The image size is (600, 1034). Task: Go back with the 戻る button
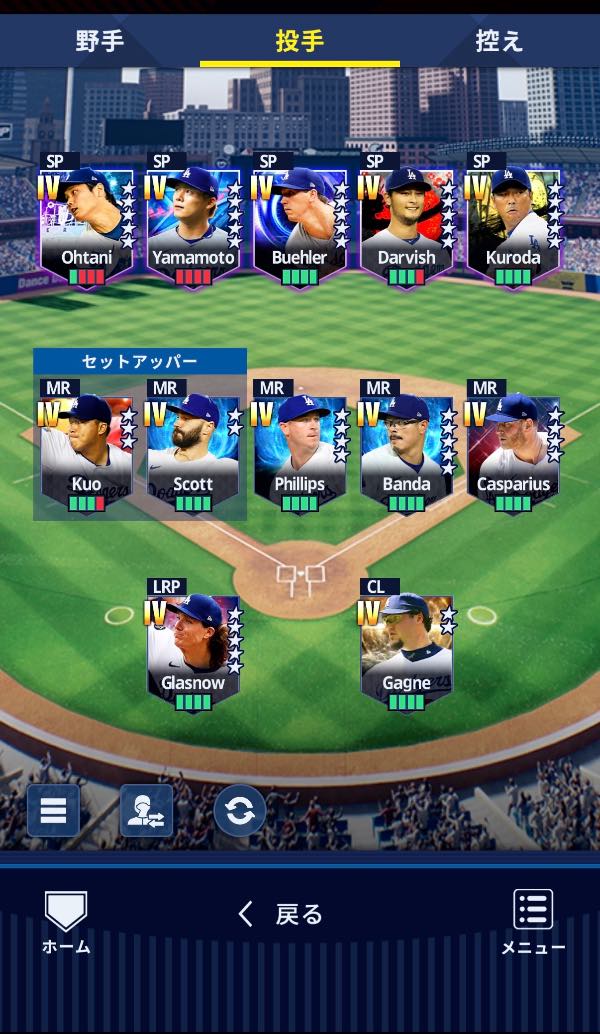pos(281,914)
